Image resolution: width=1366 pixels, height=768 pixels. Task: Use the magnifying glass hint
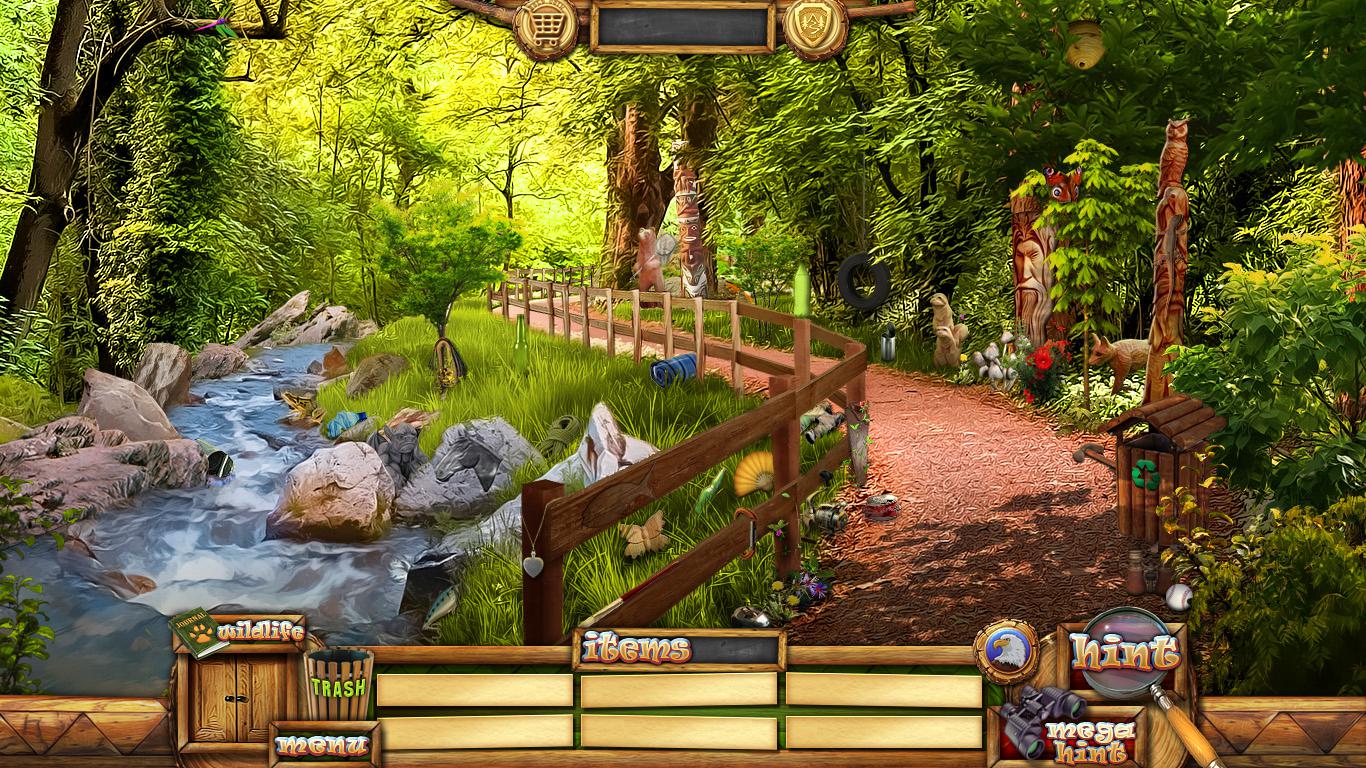(x=1125, y=652)
